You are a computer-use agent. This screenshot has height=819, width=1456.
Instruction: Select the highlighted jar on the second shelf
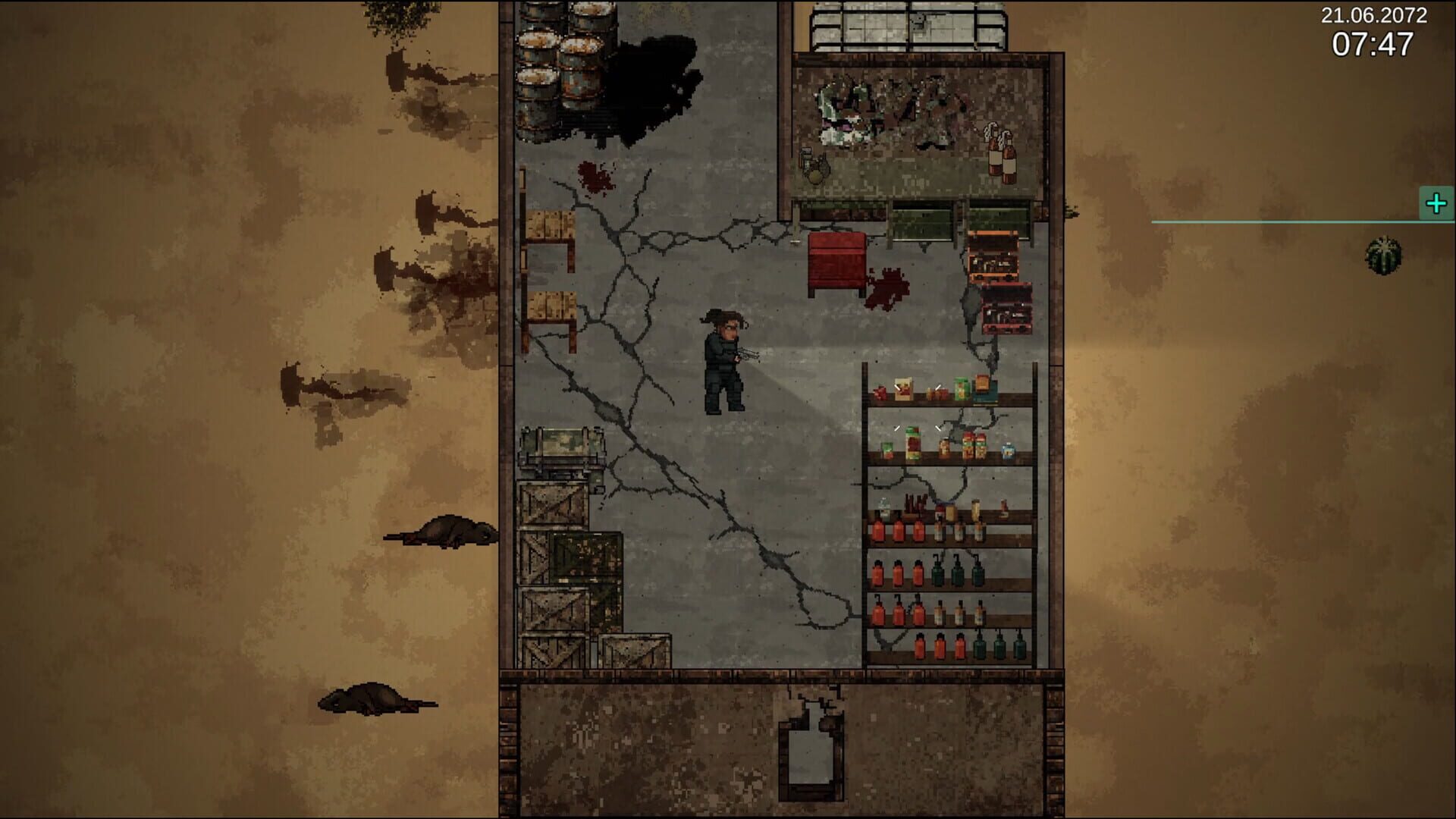[913, 444]
